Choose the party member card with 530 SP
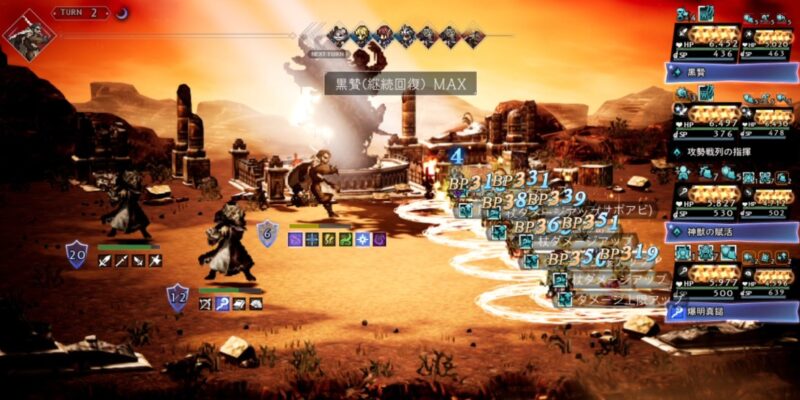 coord(706,200)
